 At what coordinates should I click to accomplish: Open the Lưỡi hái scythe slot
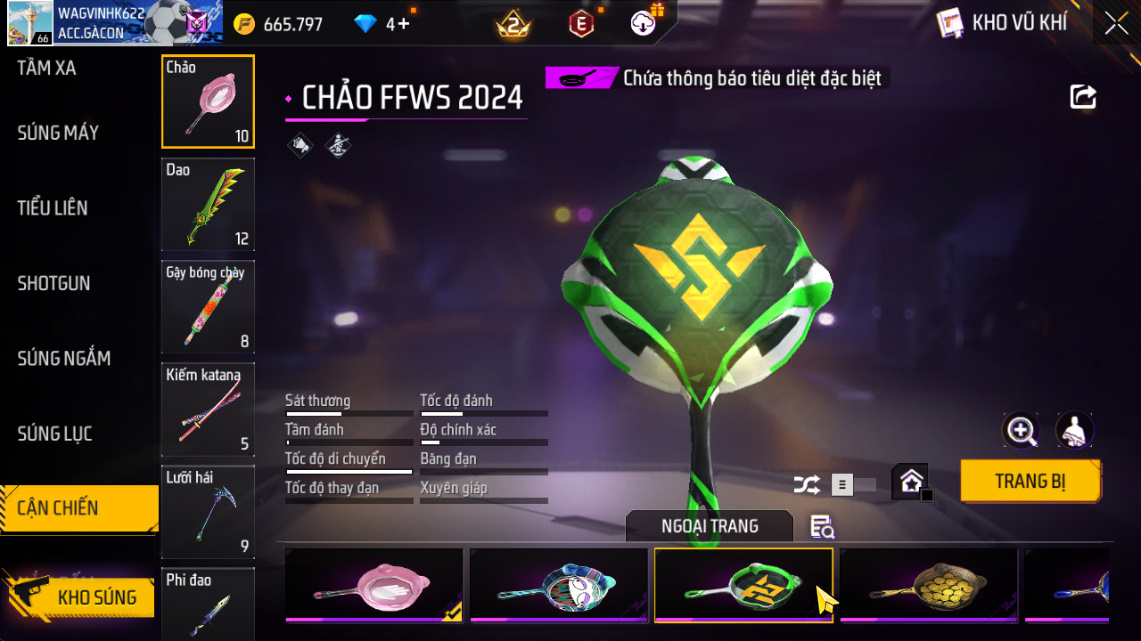[208, 512]
